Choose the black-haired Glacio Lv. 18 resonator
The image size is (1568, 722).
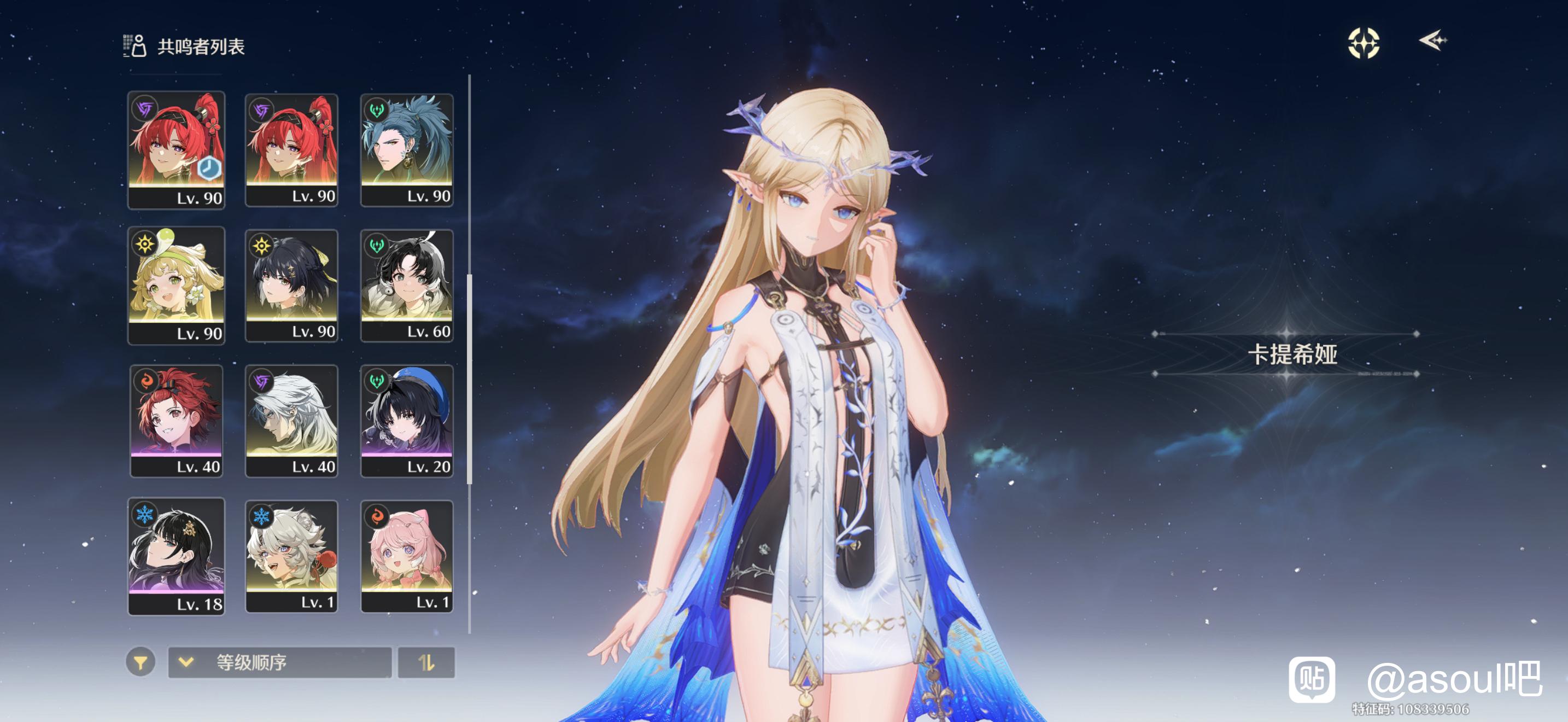(x=176, y=556)
